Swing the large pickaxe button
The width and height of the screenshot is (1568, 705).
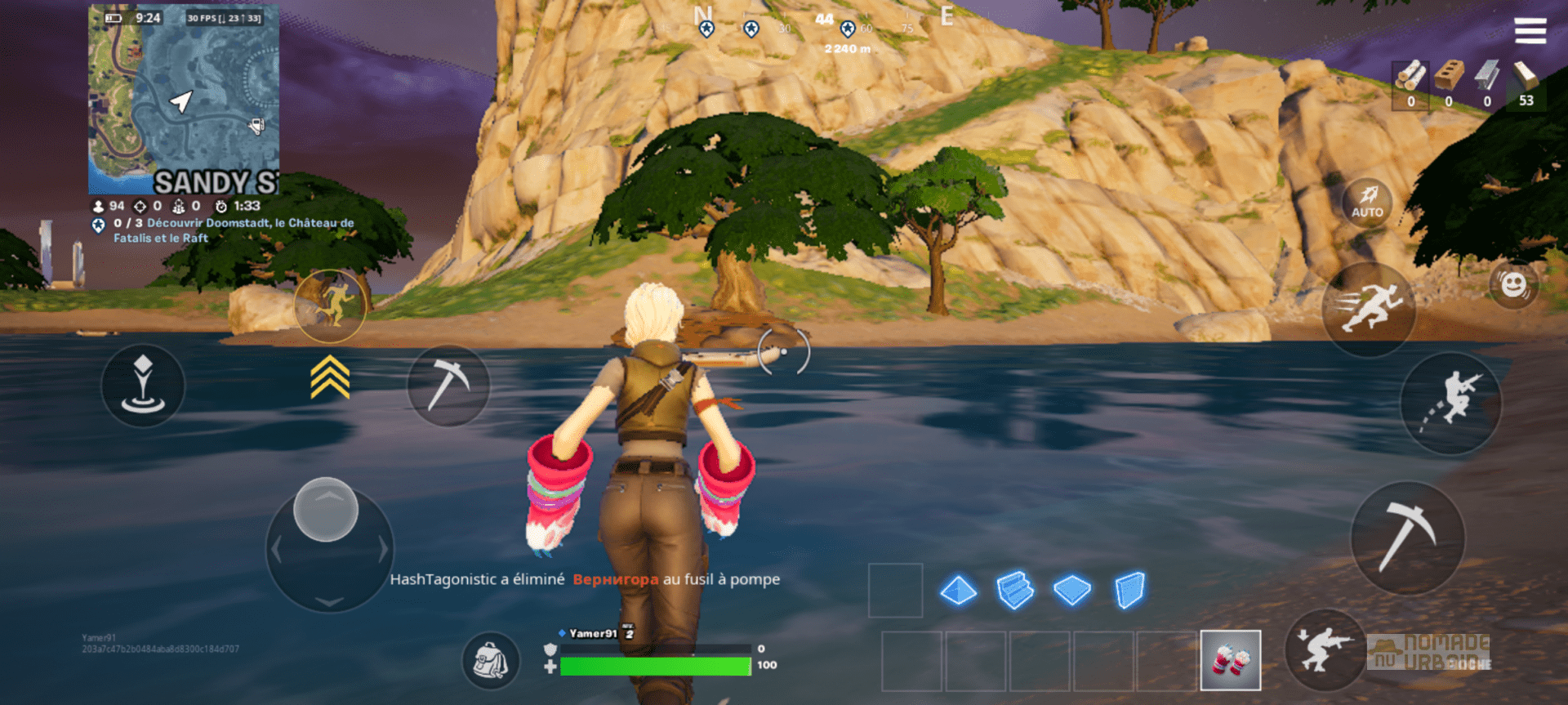point(1407,537)
